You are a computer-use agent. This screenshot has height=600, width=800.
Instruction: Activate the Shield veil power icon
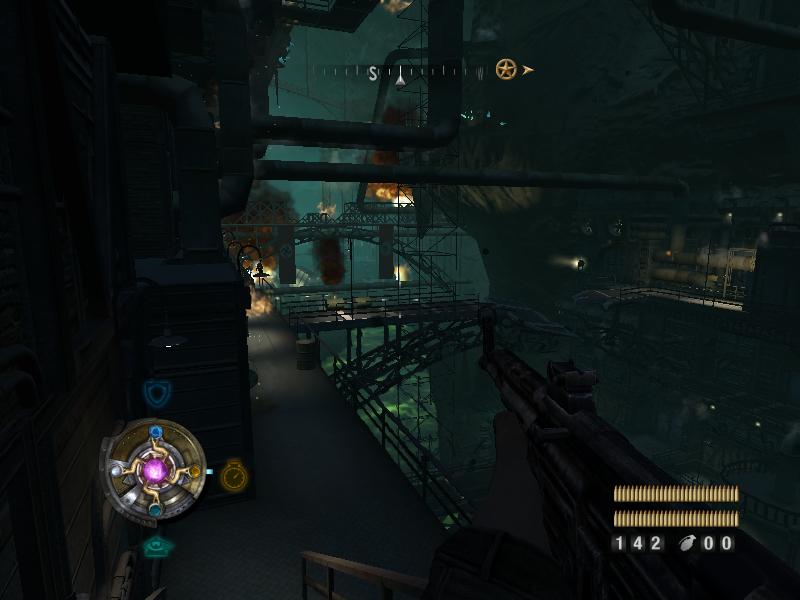tap(156, 393)
